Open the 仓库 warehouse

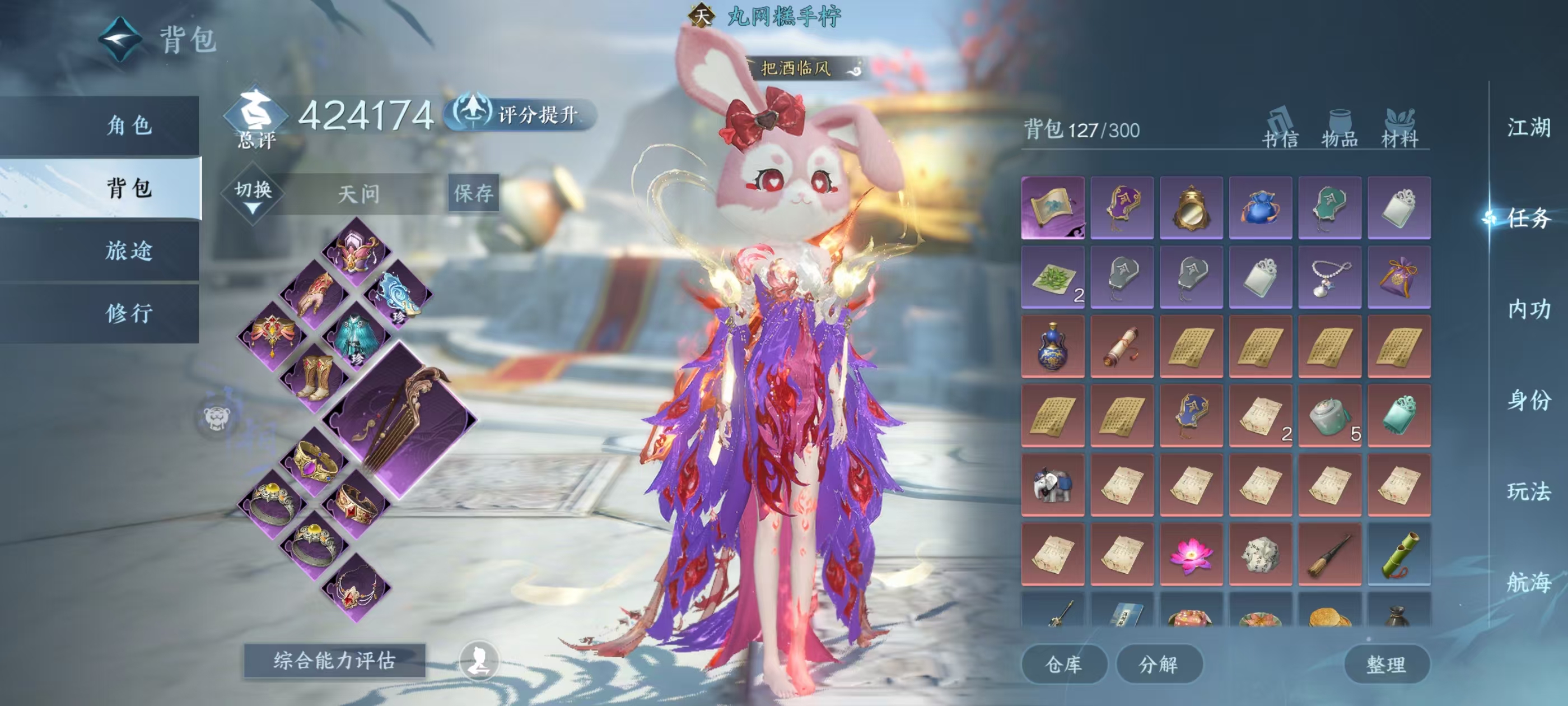click(1063, 664)
